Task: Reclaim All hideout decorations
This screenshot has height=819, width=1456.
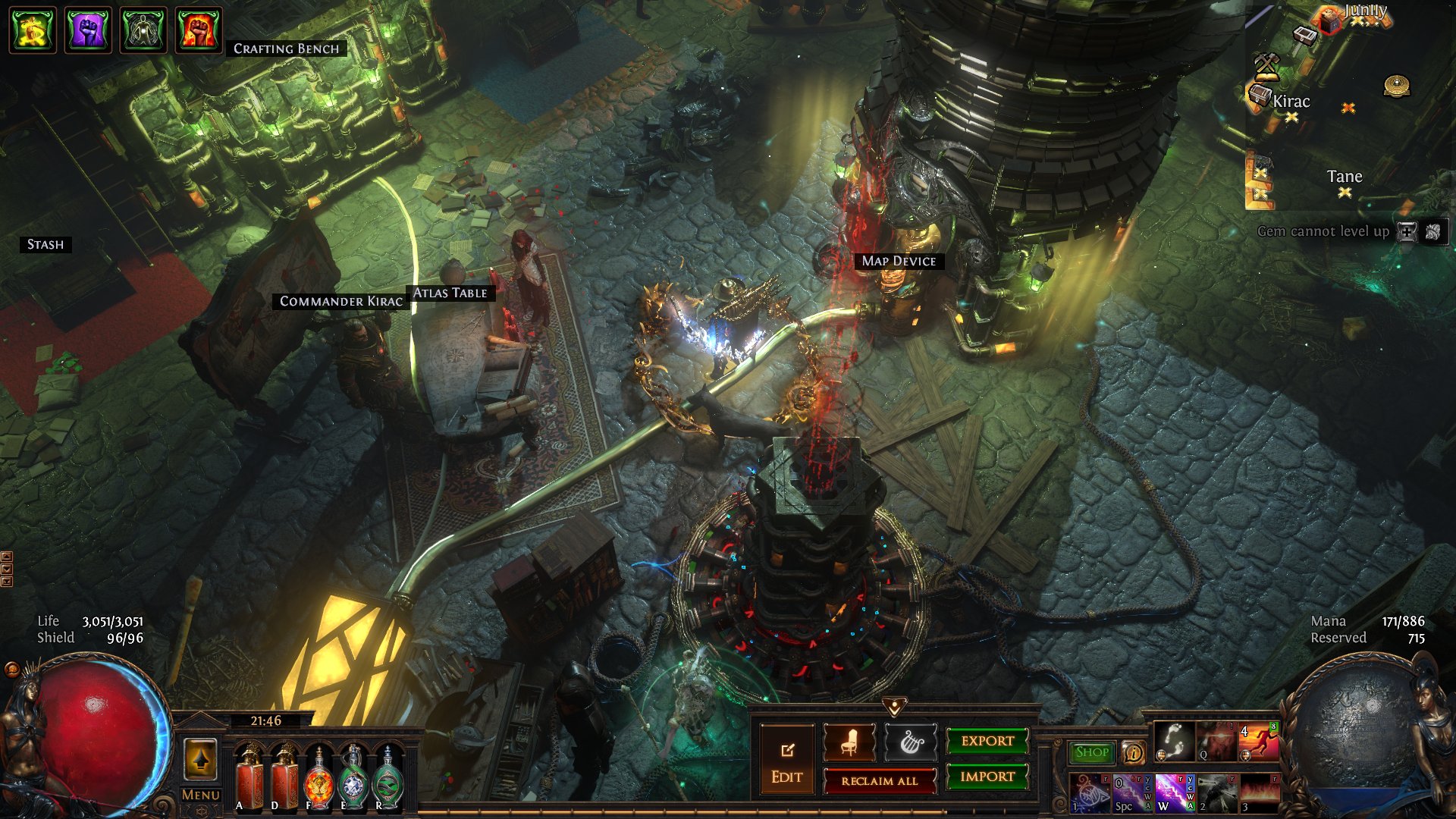Action: 879,780
